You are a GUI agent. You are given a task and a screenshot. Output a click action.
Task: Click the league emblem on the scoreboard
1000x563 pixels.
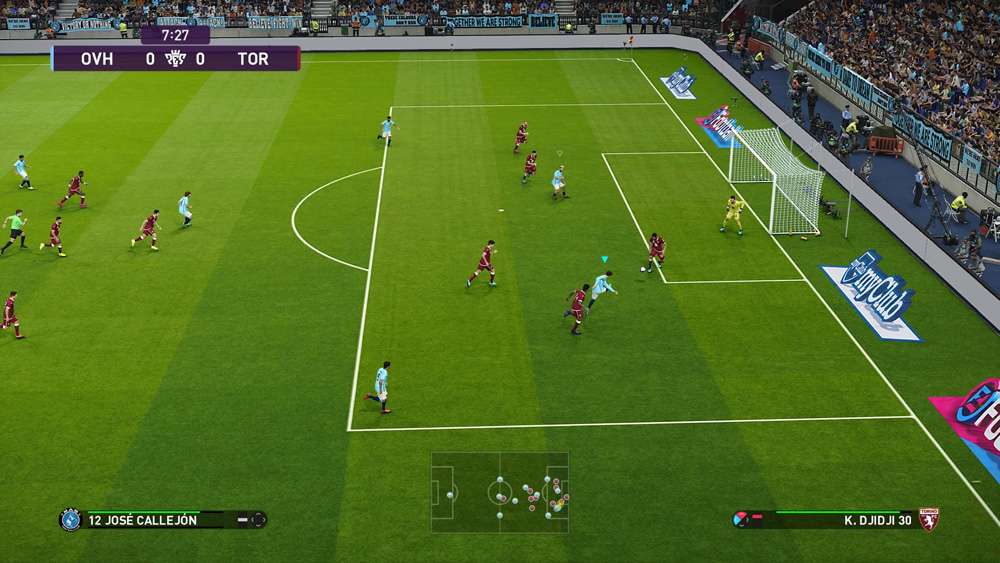pos(175,59)
